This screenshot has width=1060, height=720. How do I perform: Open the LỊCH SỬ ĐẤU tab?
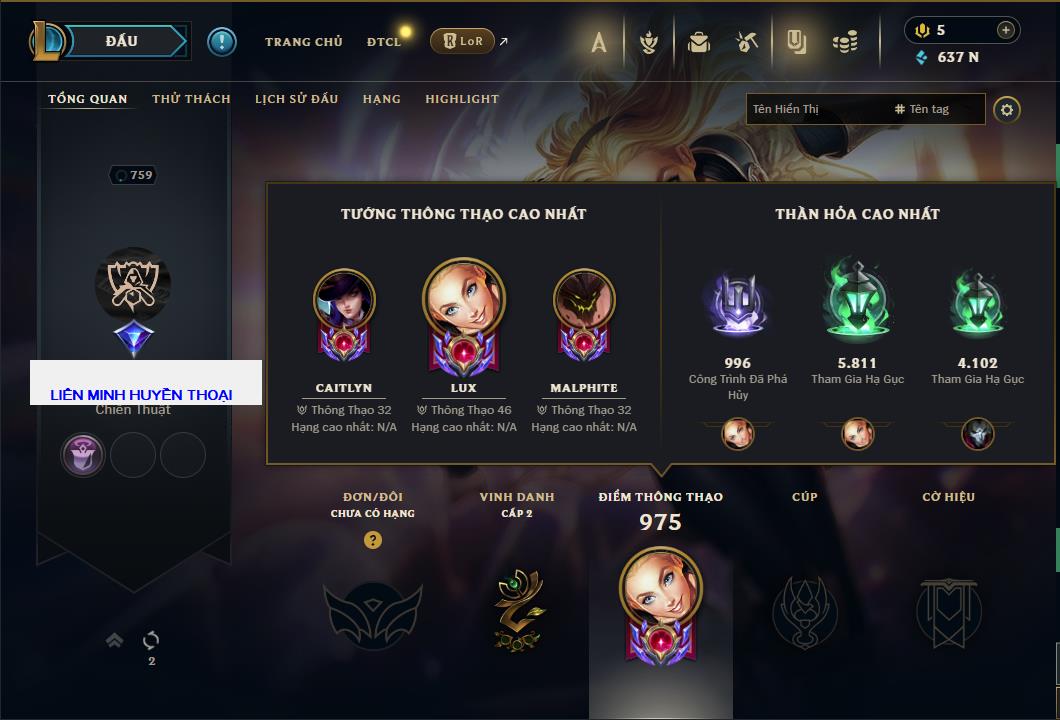(x=296, y=99)
